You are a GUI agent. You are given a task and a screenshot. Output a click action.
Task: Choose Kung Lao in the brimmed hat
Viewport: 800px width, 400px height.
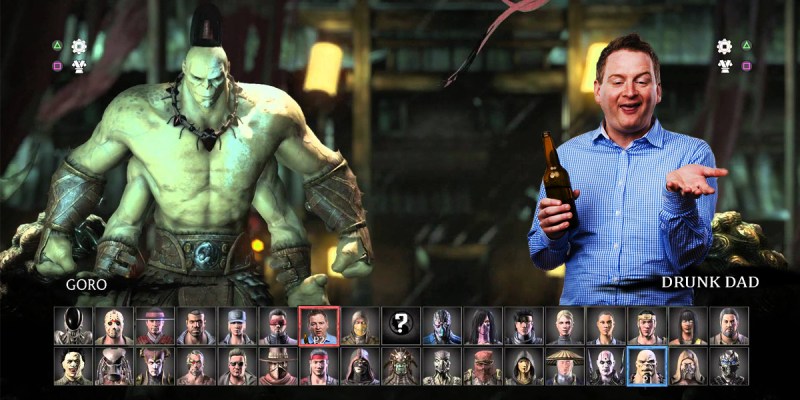155,325
